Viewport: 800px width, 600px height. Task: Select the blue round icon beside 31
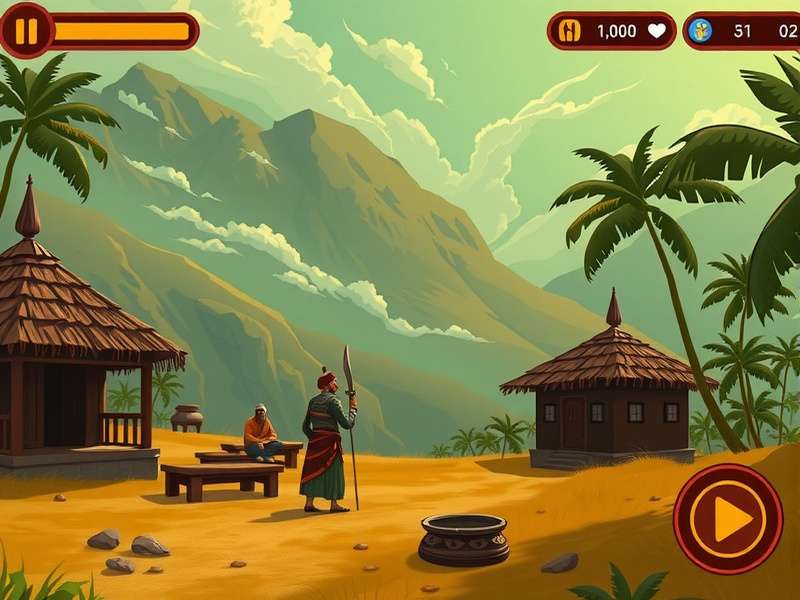click(702, 31)
